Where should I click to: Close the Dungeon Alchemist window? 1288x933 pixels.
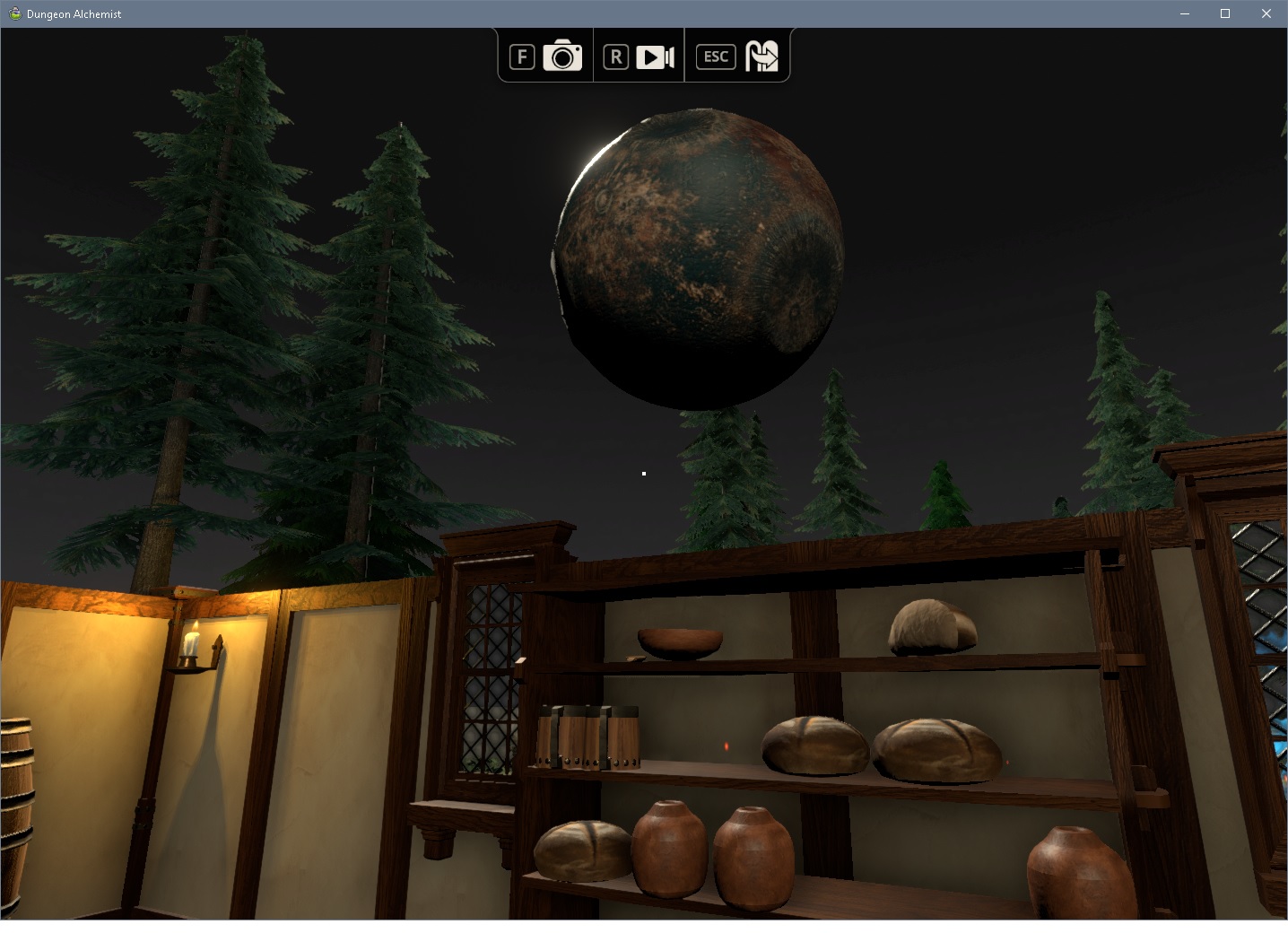[x=1266, y=13]
